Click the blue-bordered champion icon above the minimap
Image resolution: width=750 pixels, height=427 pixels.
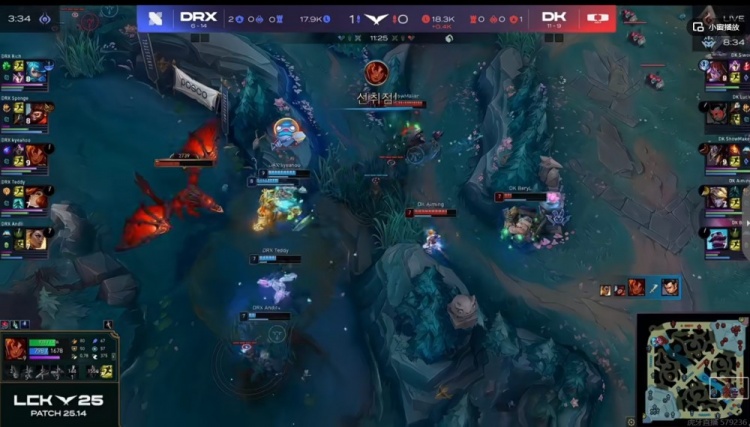click(x=669, y=288)
